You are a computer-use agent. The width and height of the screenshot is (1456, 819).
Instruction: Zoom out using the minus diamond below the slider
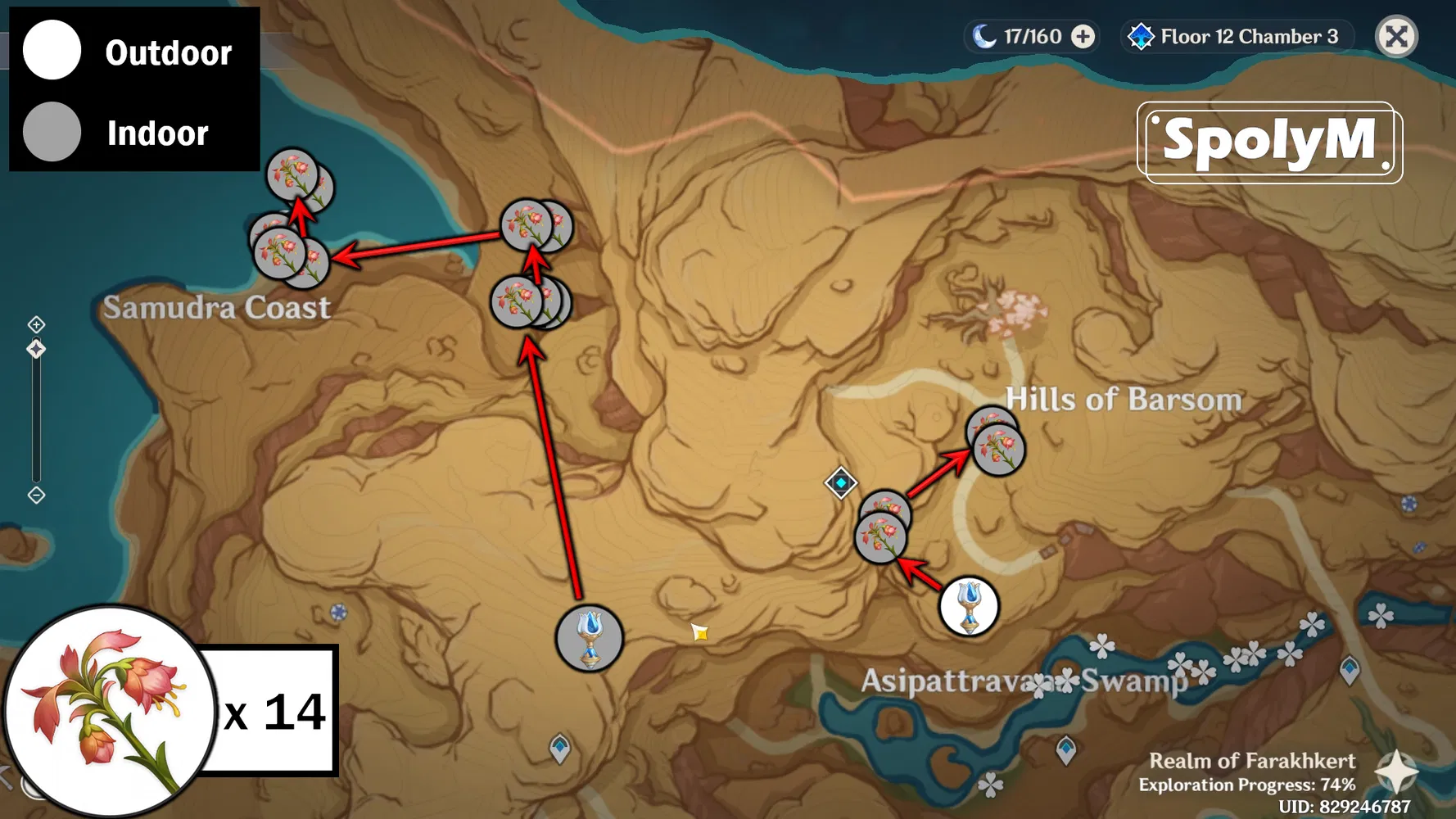pyautogui.click(x=35, y=495)
